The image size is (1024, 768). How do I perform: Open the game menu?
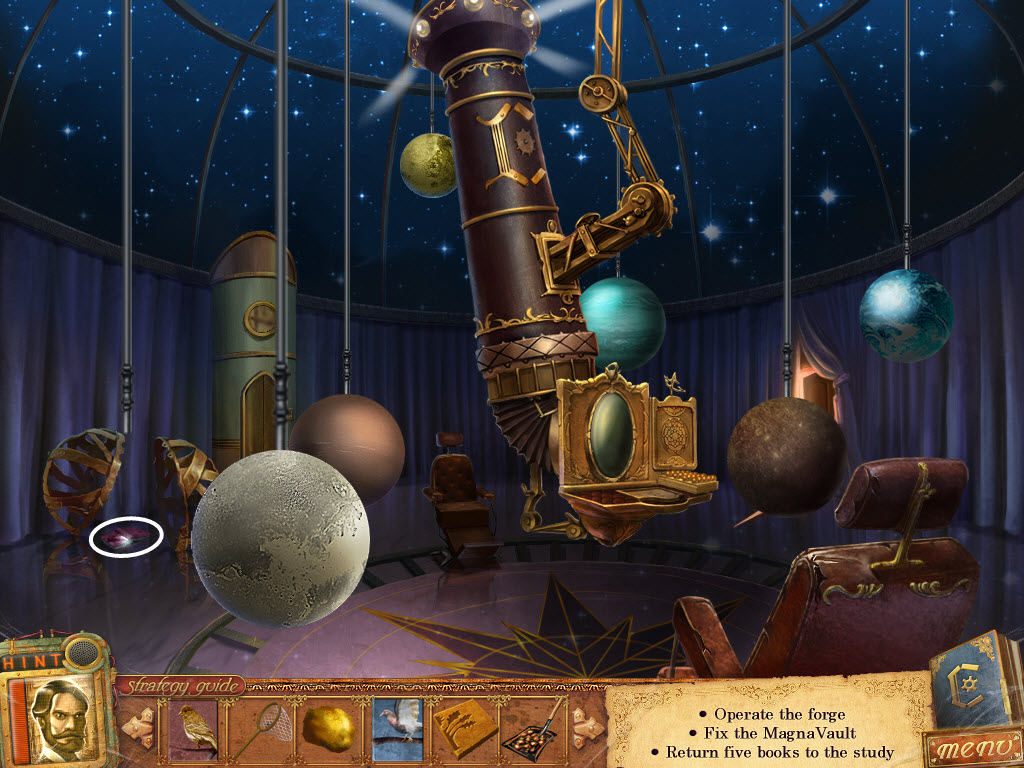[x=972, y=747]
